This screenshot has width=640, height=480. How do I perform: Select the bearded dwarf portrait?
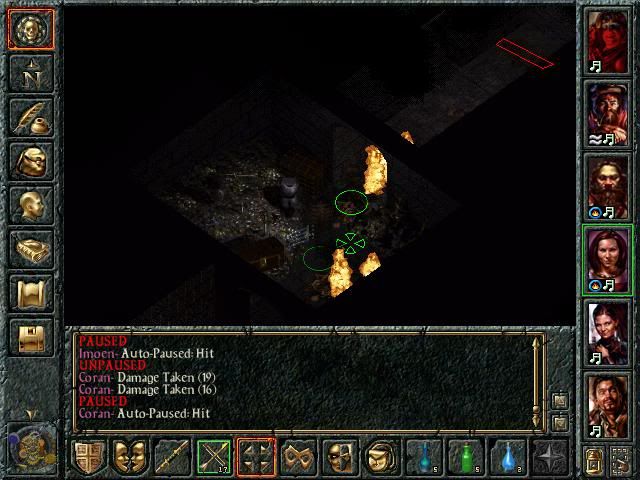[x=608, y=187]
